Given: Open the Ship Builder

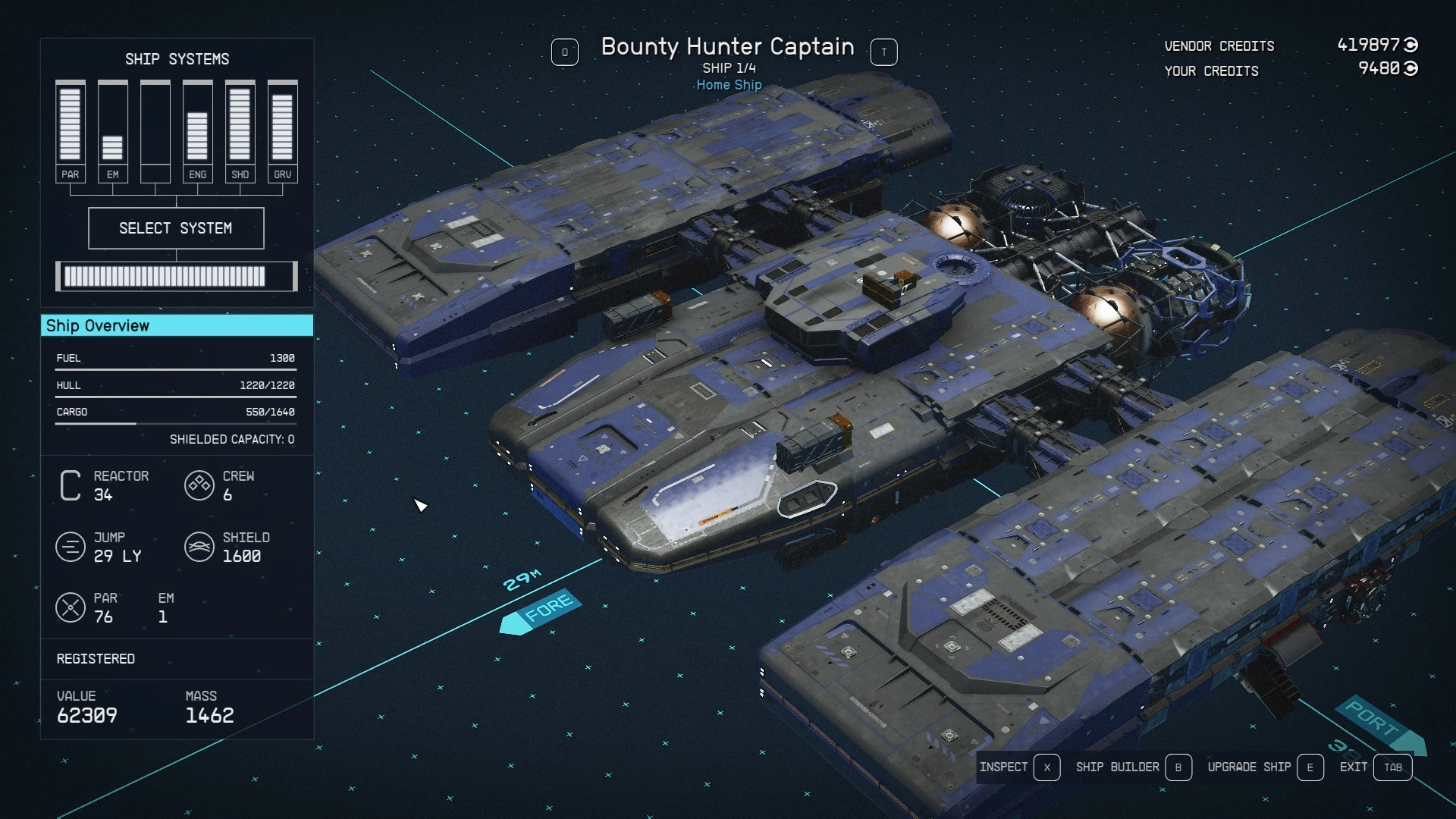Looking at the screenshot, I should tap(1117, 767).
